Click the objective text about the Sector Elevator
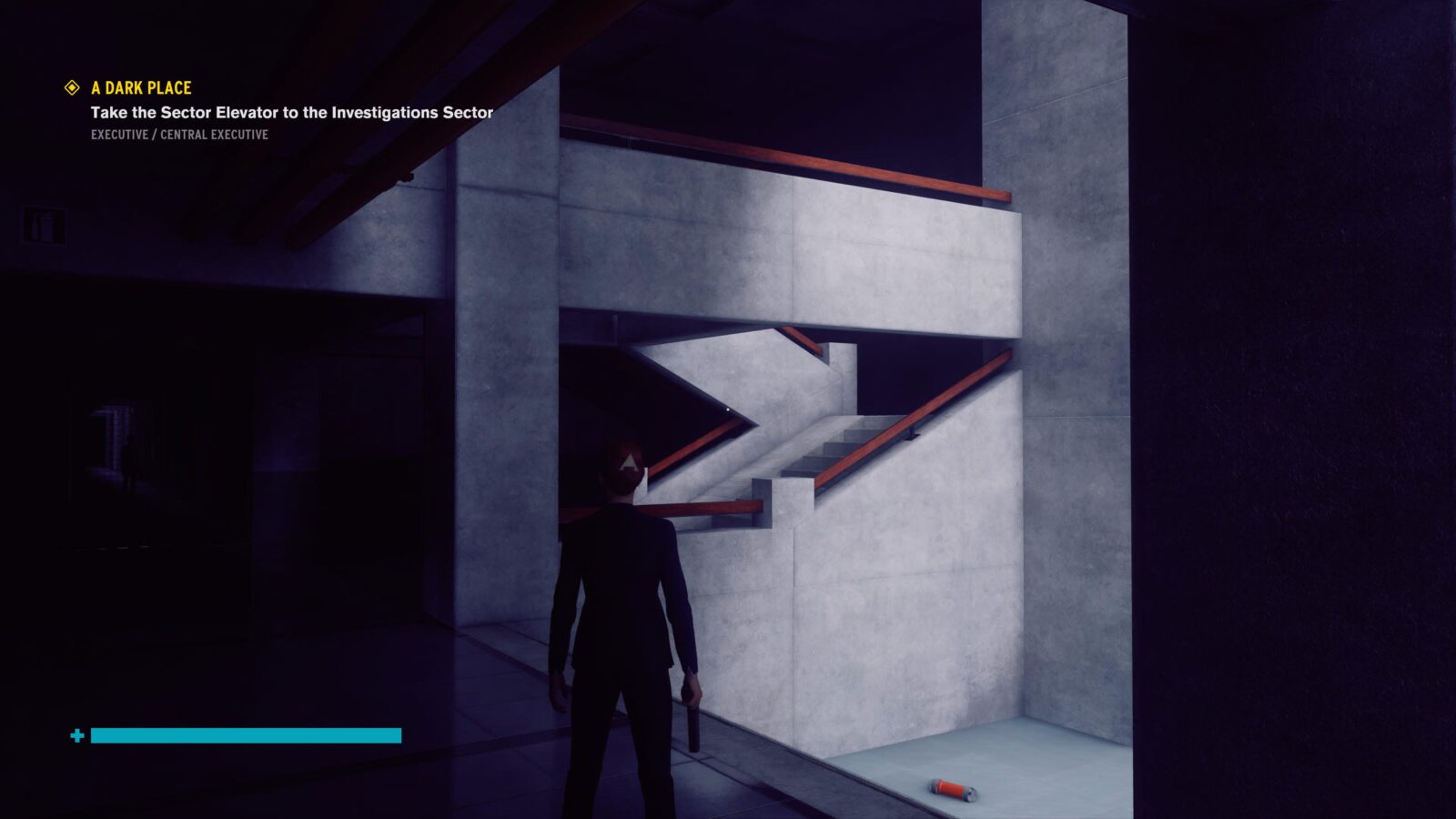Viewport: 1456px width, 819px height. click(x=289, y=115)
